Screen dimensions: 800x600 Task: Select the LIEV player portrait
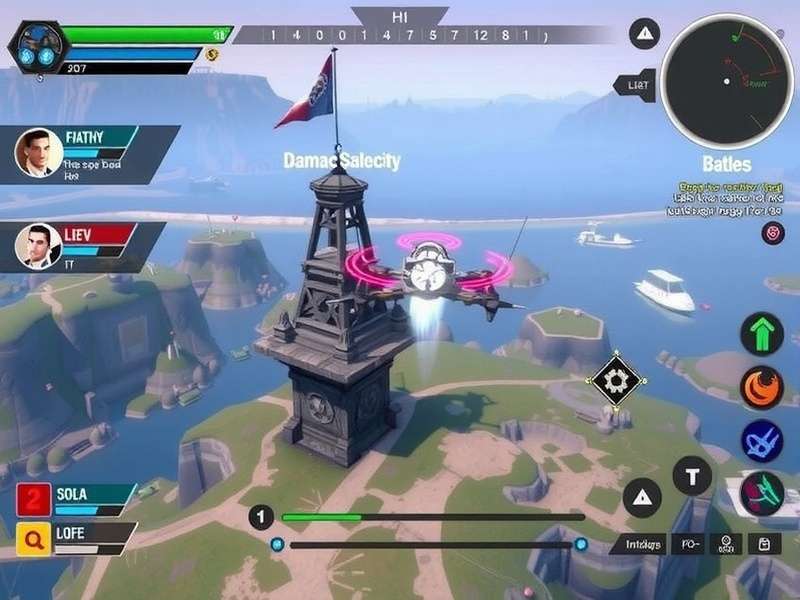(38, 246)
